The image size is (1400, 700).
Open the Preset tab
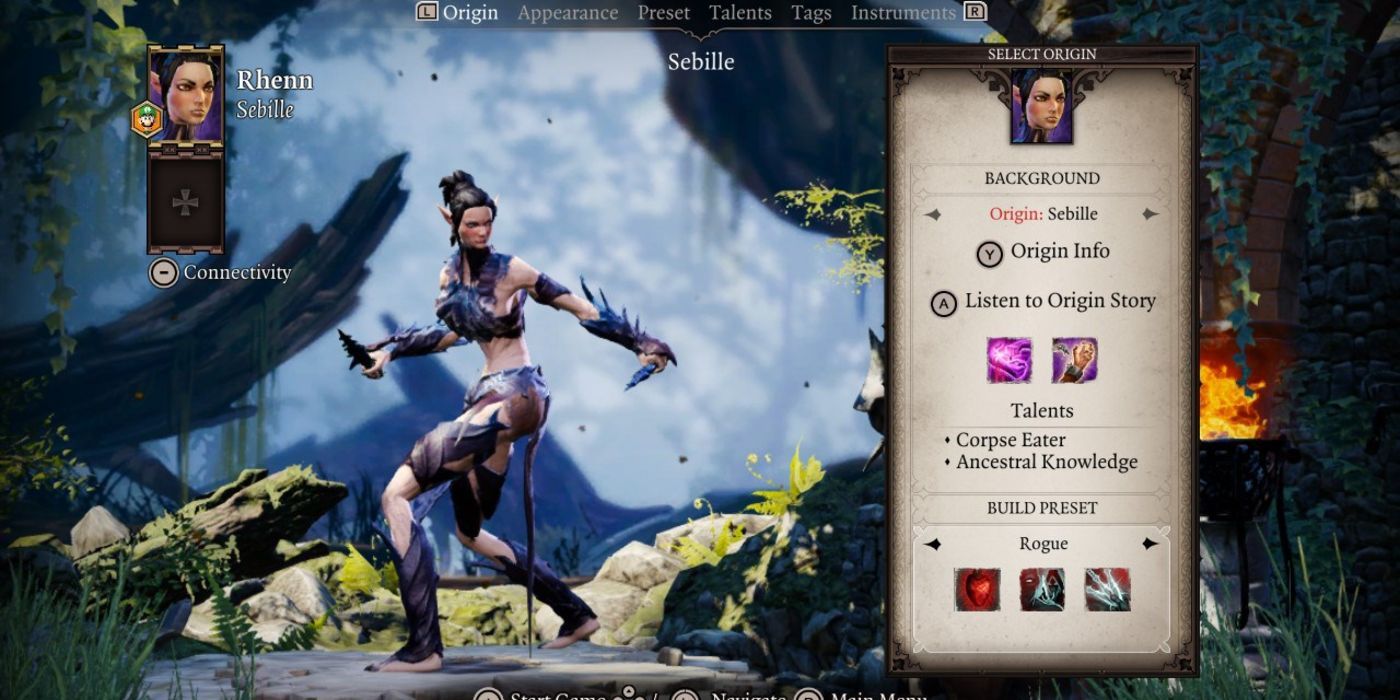664,13
